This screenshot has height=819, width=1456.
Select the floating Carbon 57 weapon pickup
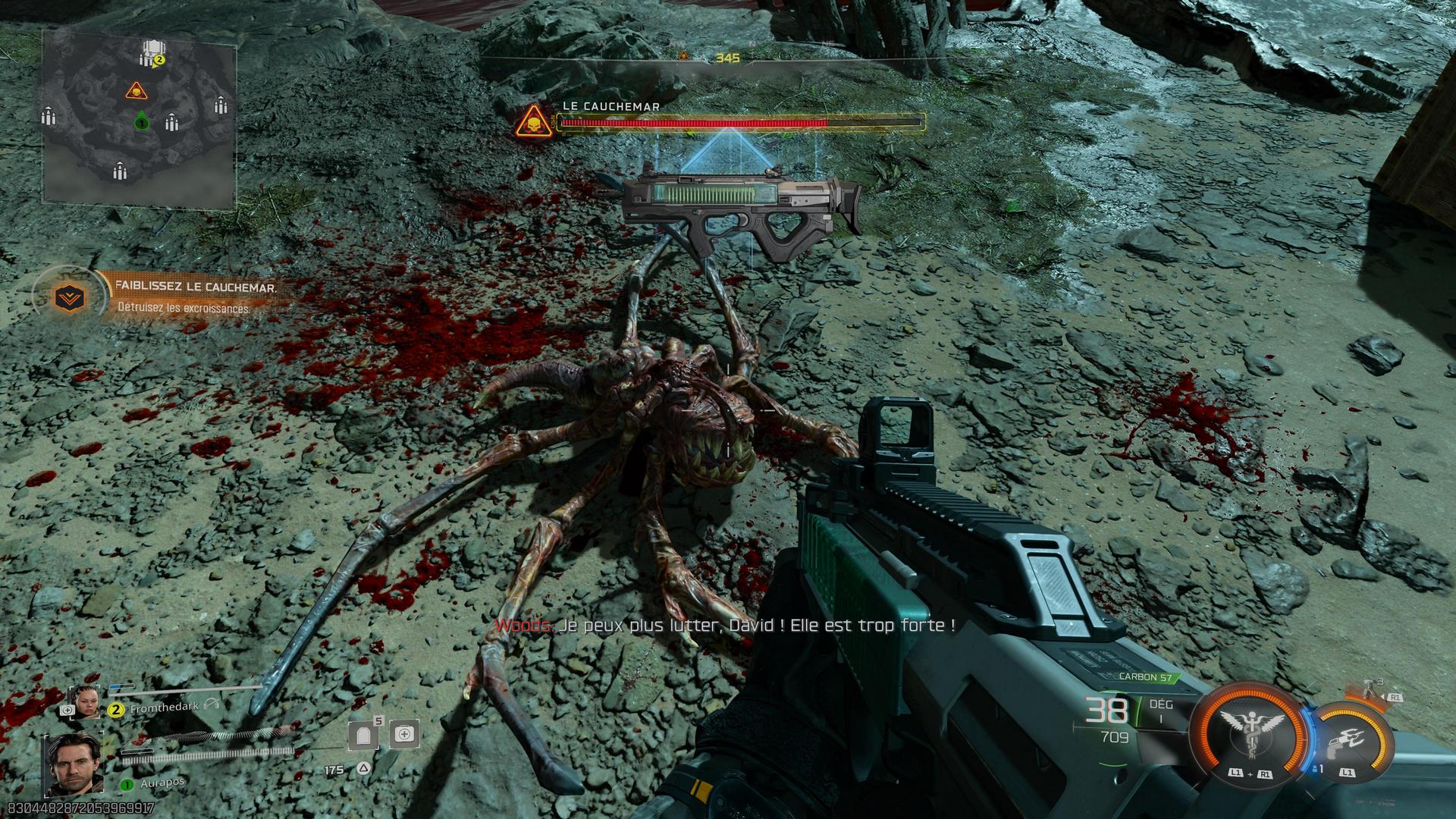[x=739, y=202]
